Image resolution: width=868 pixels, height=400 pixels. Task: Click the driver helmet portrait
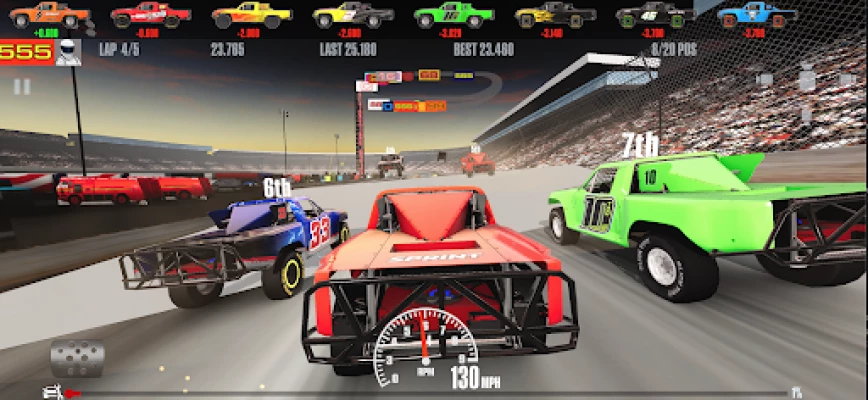click(68, 52)
